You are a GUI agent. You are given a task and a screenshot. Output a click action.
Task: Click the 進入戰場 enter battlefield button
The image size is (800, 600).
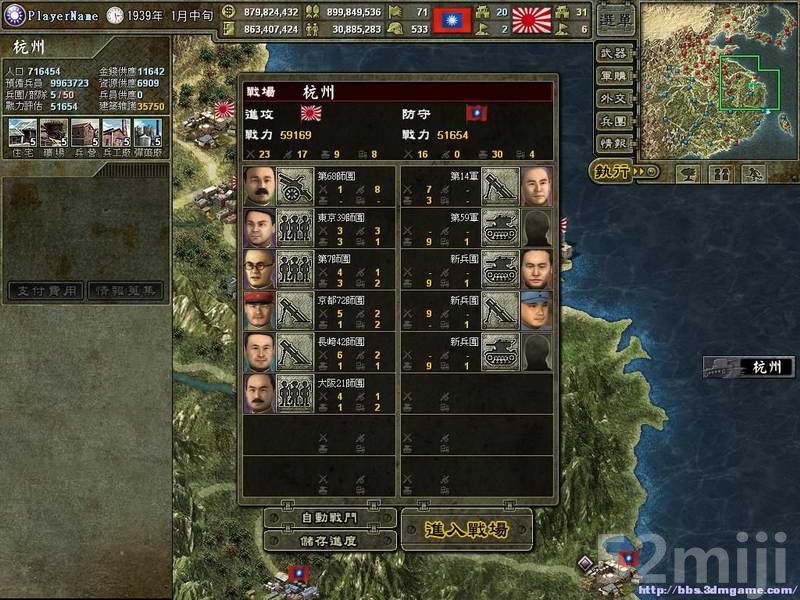coord(466,529)
